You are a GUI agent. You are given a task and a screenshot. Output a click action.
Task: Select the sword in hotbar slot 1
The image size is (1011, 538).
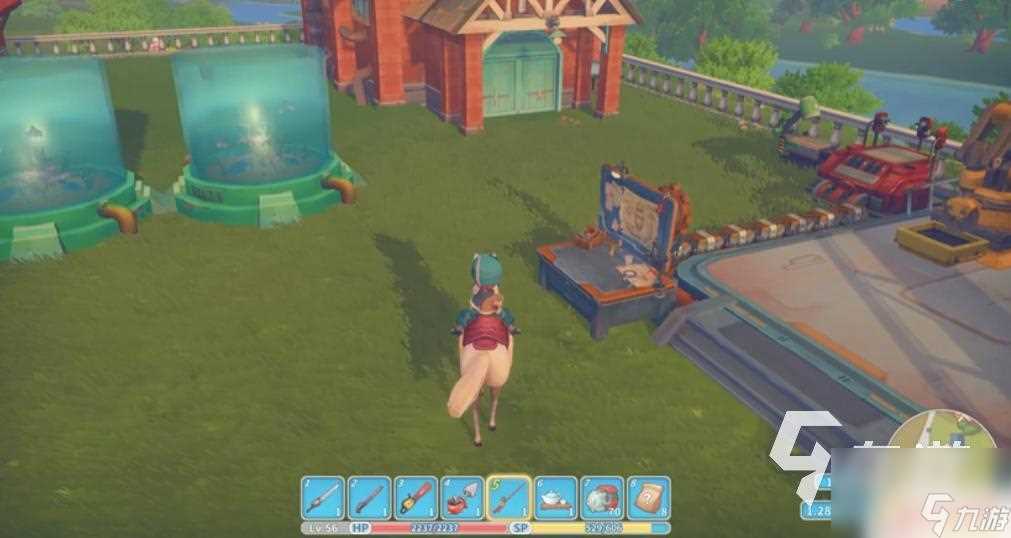(322, 498)
